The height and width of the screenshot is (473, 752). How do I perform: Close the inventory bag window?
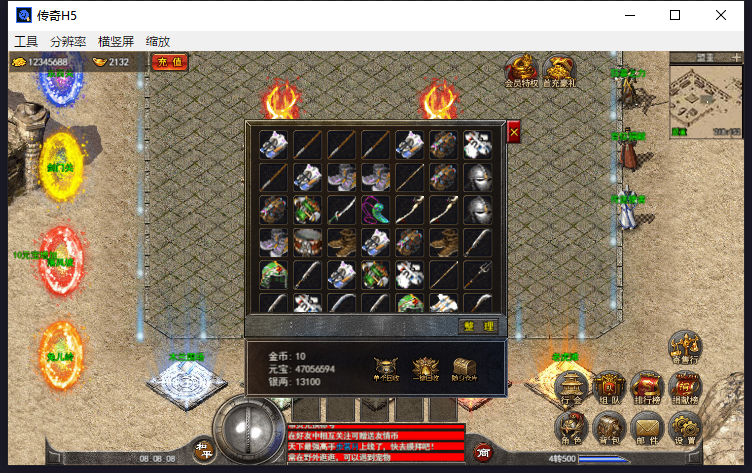click(x=514, y=132)
